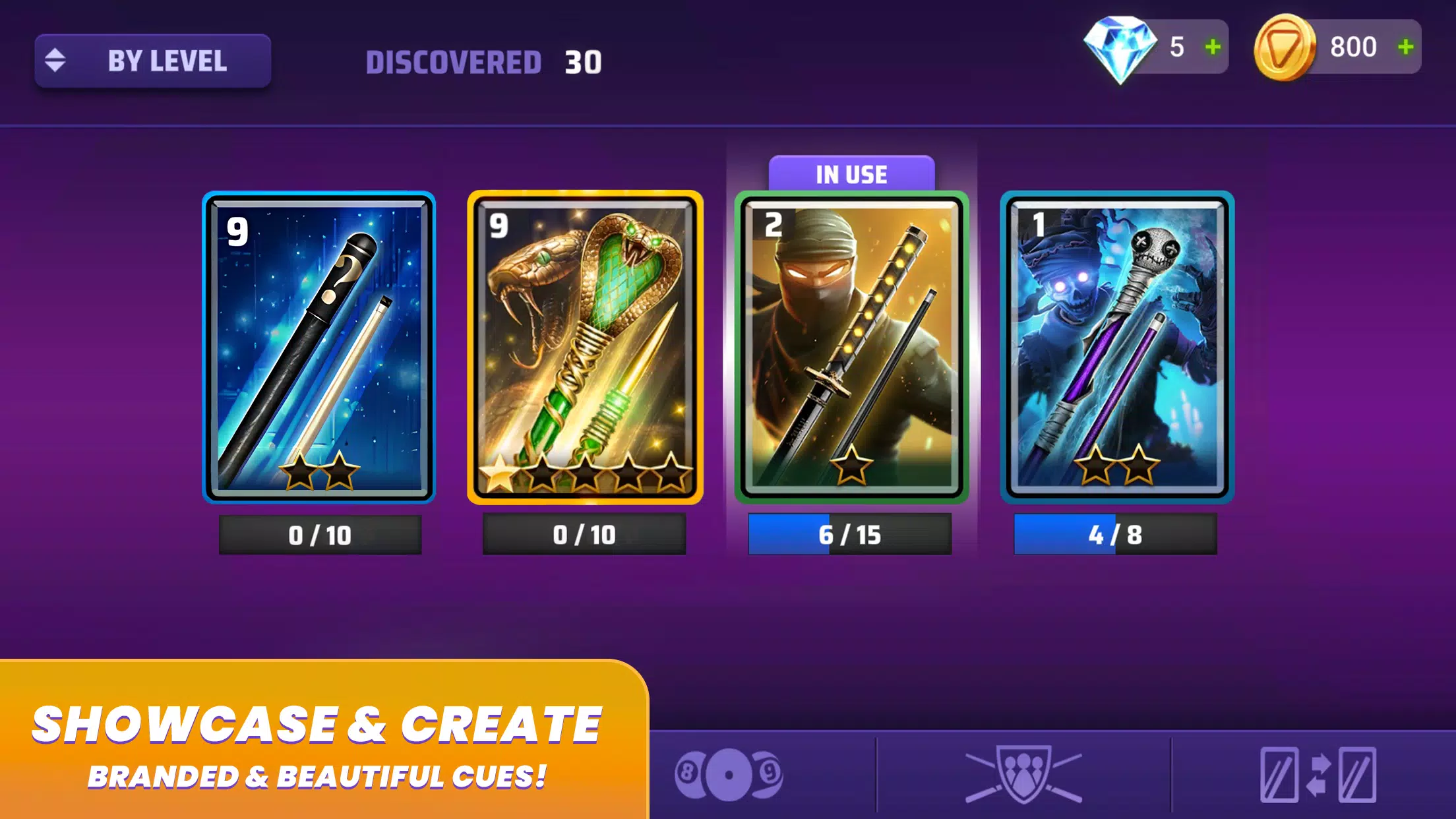Buy more coins with the plus button

click(1405, 47)
